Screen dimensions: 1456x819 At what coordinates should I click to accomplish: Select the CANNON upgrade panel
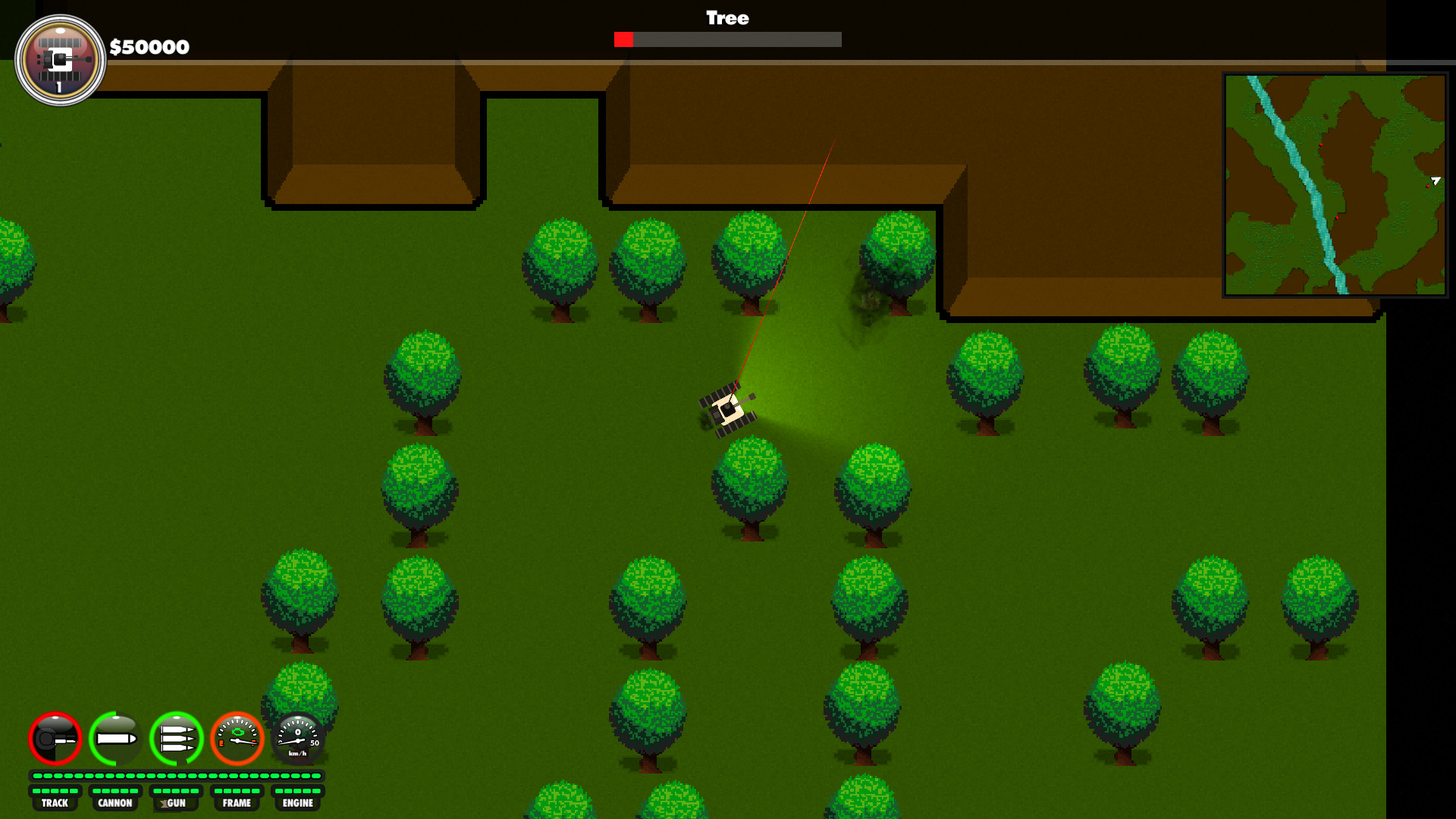pos(115,802)
